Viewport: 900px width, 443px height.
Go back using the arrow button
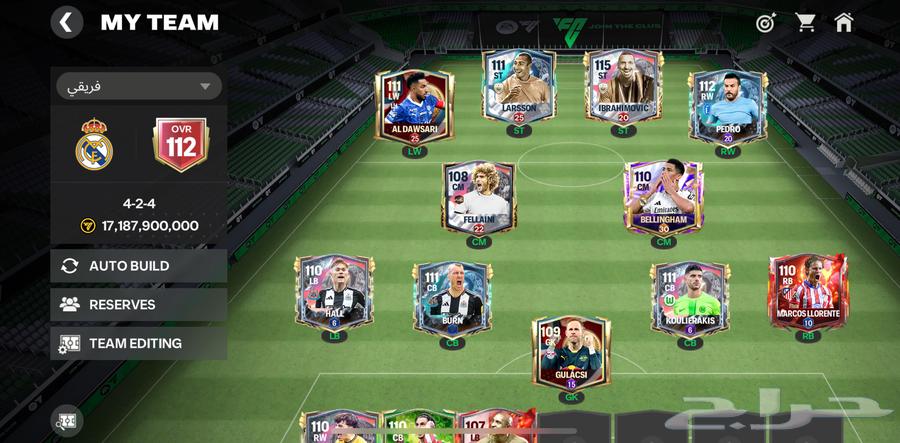coord(66,22)
